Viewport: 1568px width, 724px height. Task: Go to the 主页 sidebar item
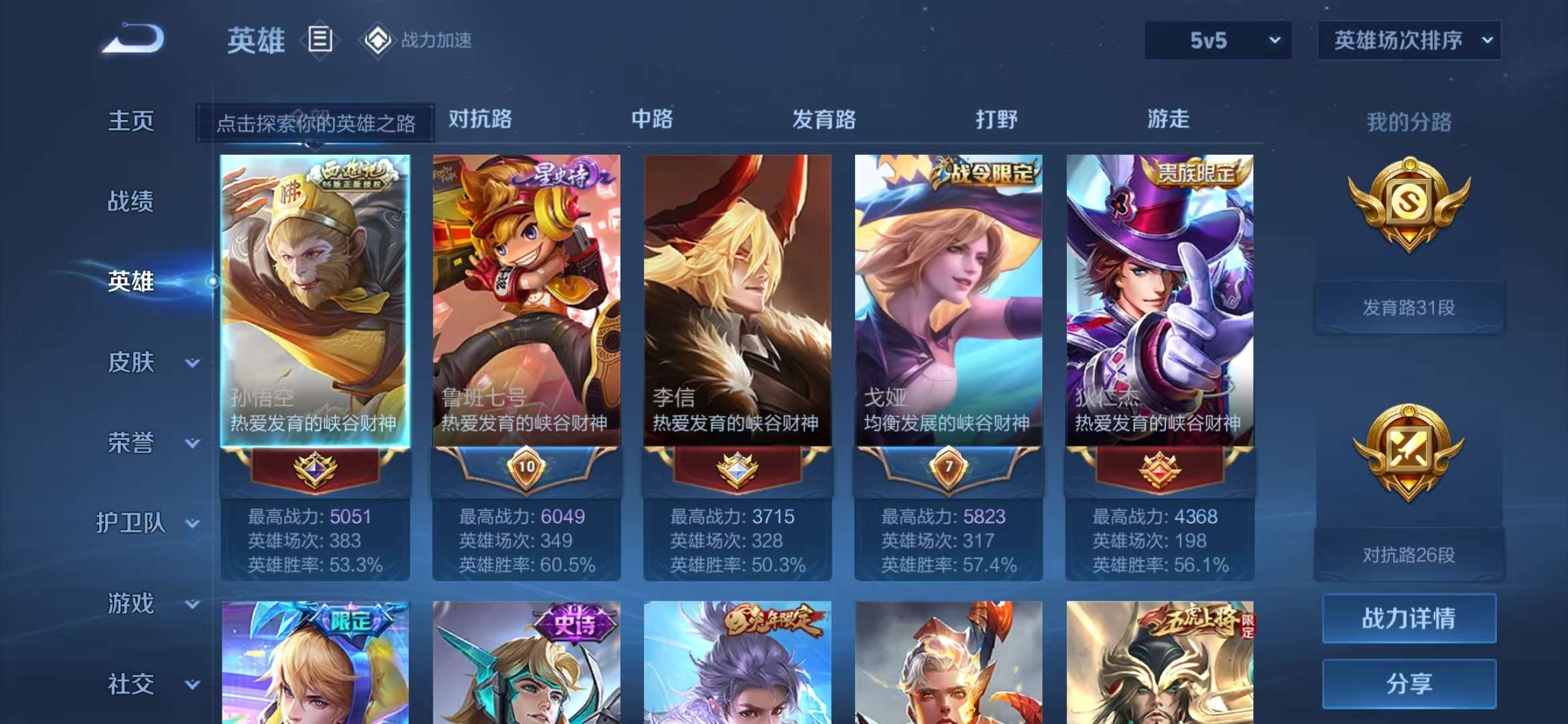tap(131, 121)
